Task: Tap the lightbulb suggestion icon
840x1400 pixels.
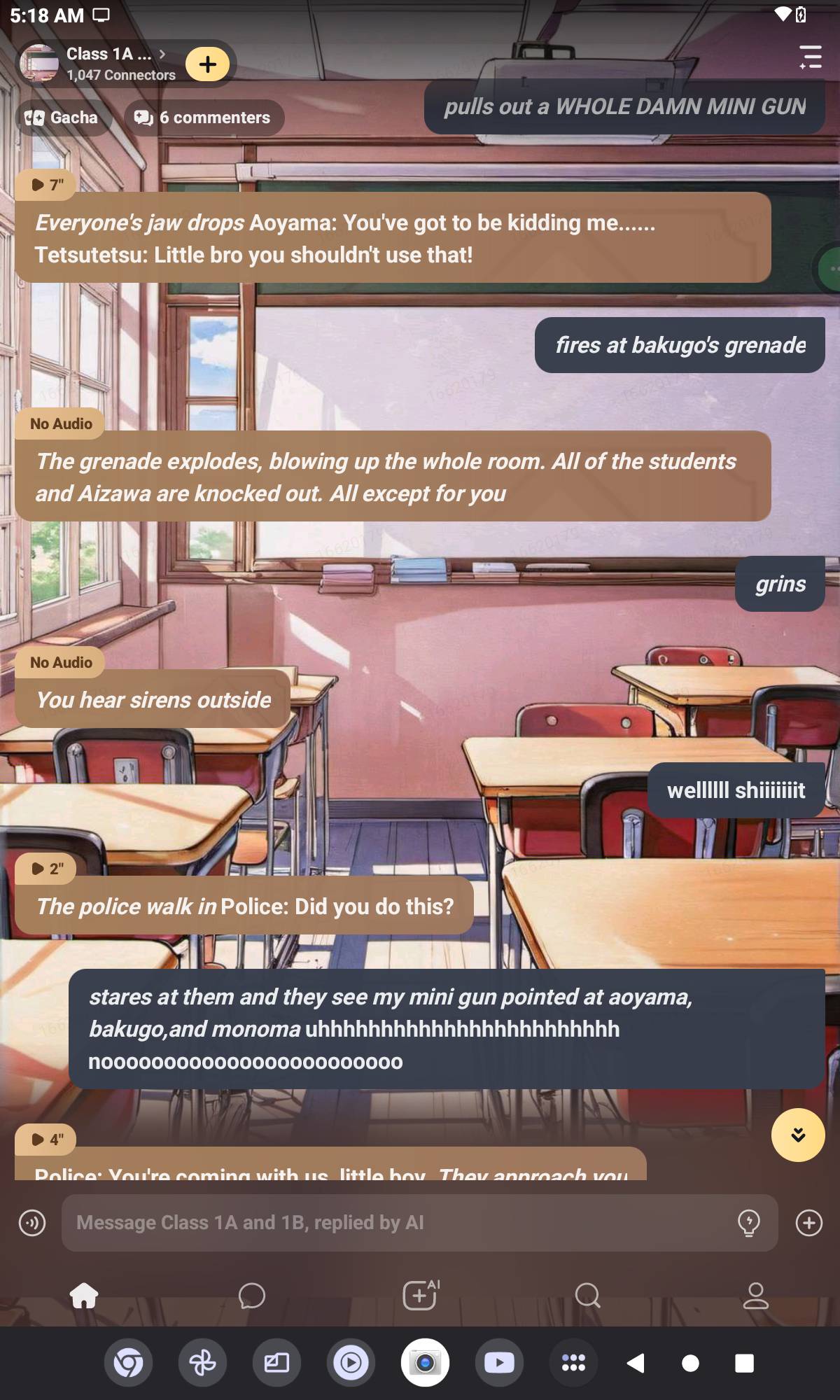Action: [748, 1223]
